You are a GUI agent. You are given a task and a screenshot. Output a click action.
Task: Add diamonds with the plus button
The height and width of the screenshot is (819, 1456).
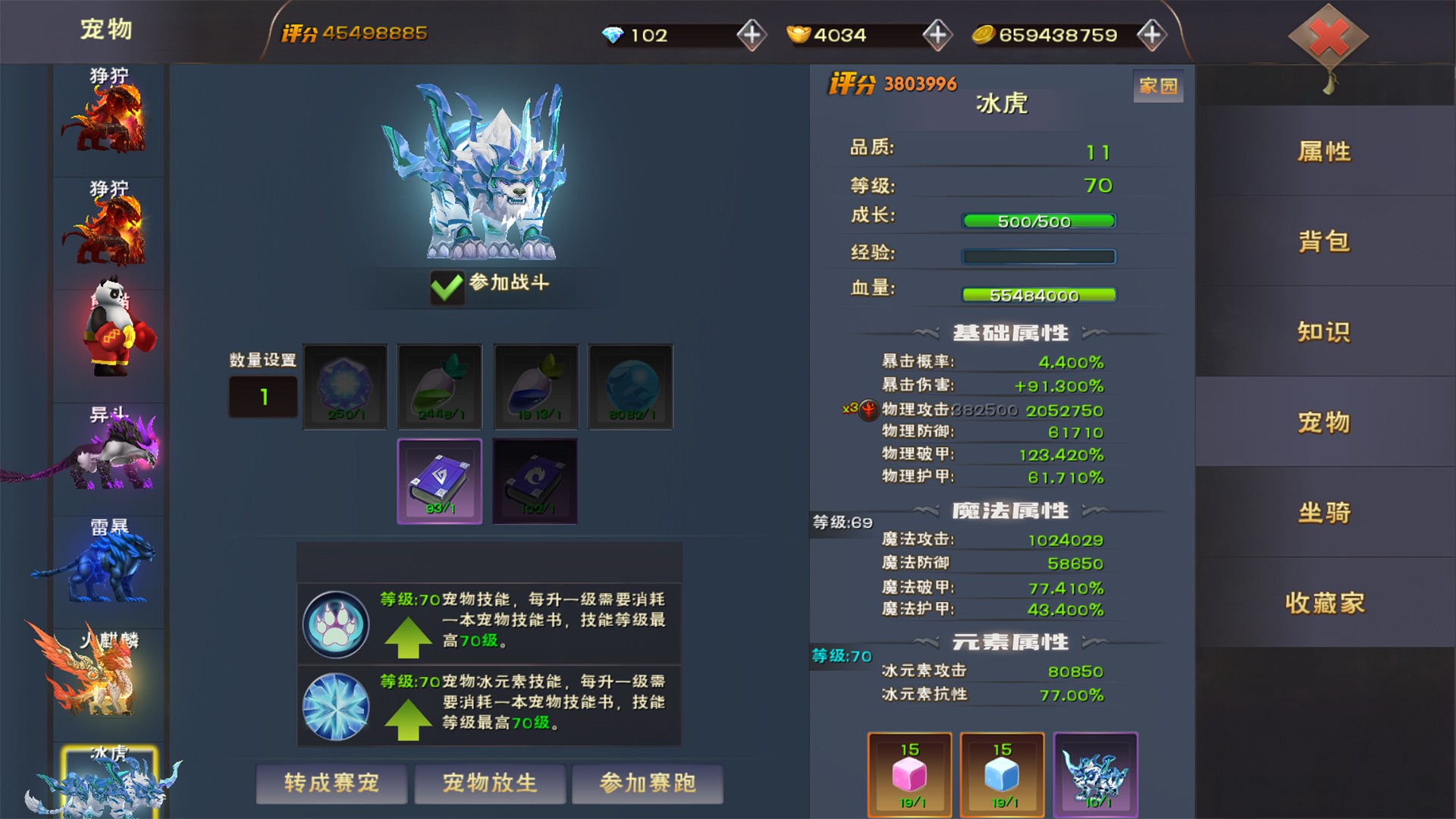pos(752,35)
